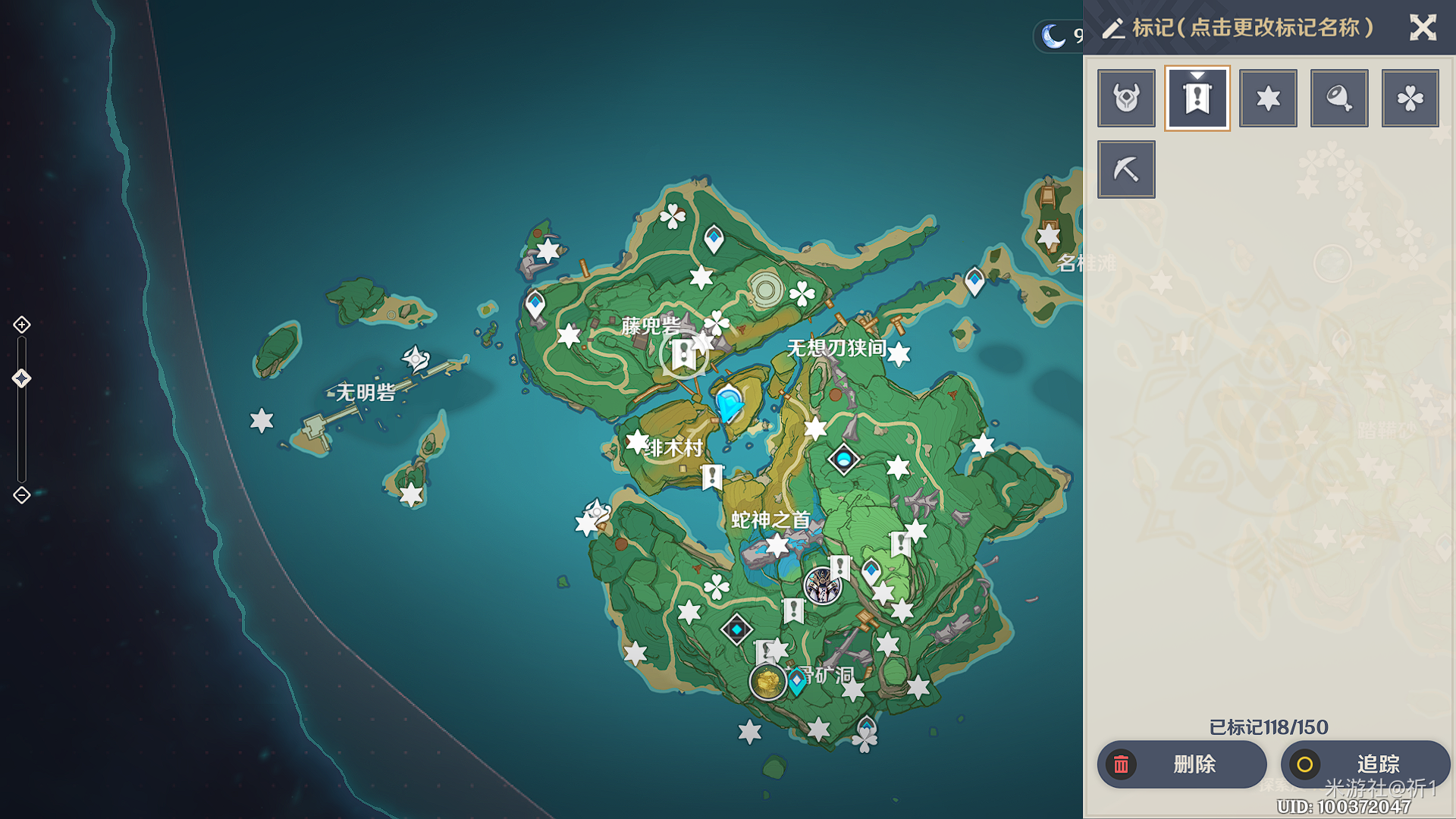
Task: Zoom out the map with minus button
Action: [22, 495]
